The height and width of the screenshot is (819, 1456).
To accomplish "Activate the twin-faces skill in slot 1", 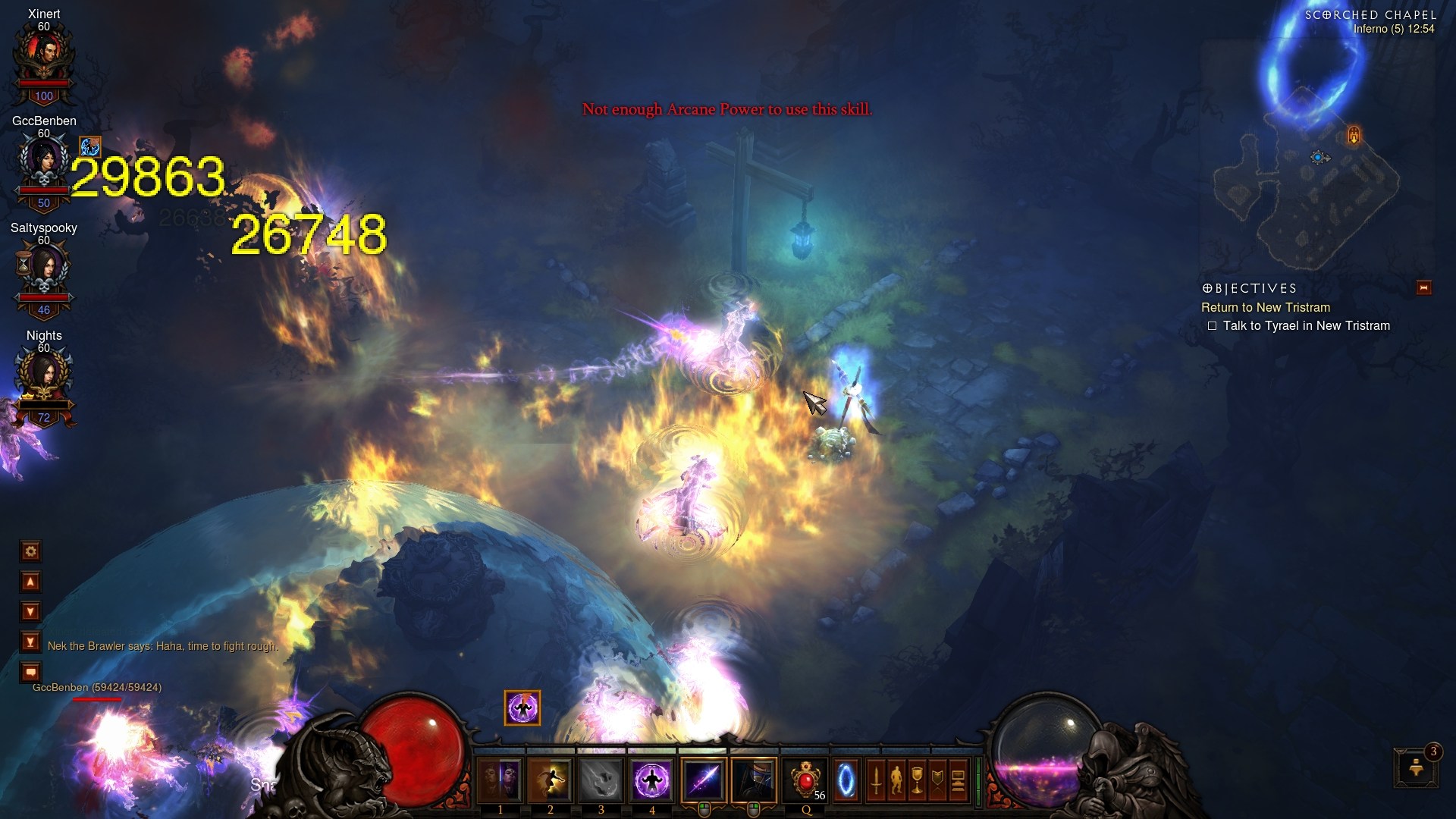I will (x=500, y=780).
